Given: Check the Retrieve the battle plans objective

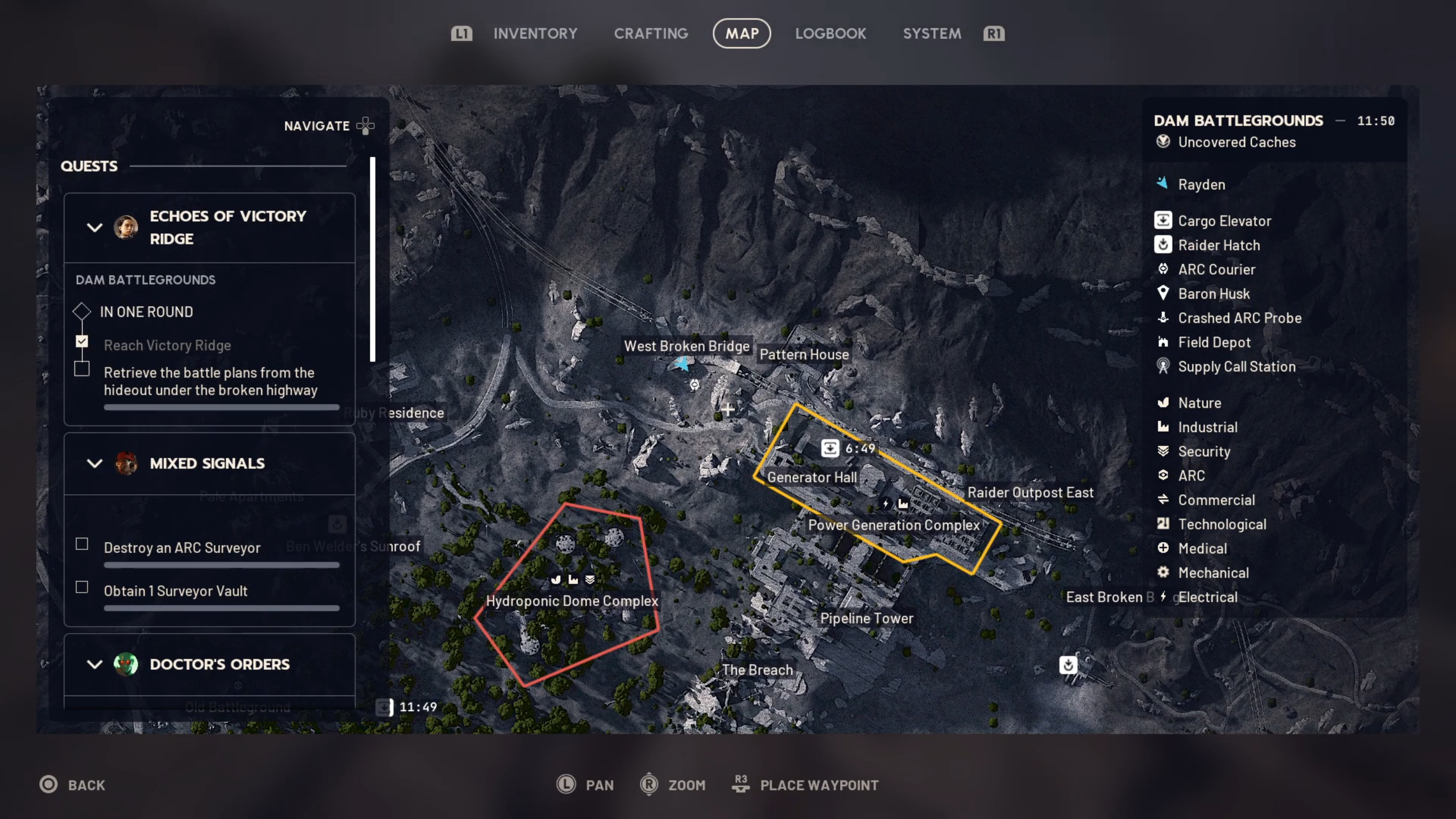Looking at the screenshot, I should coord(82,369).
